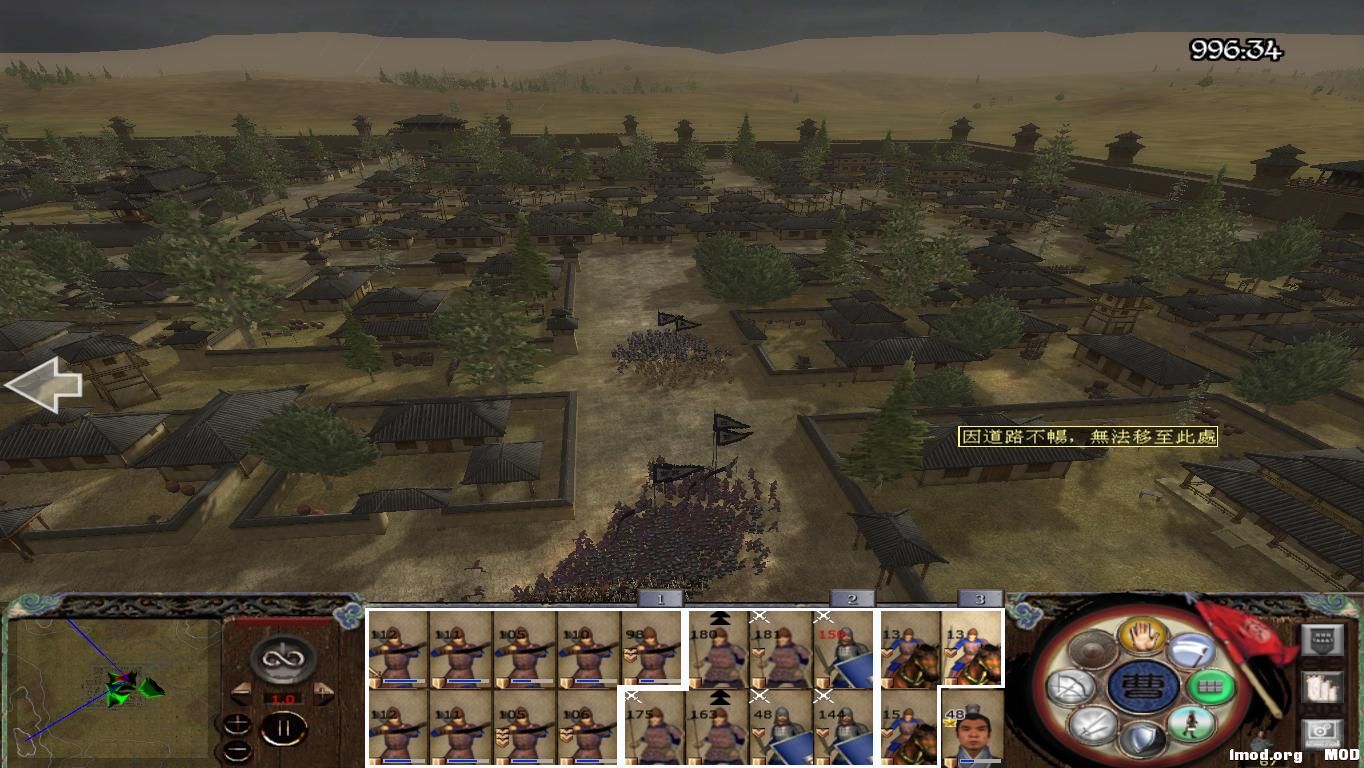The image size is (1364, 768).
Task: Click the green group formation grid icon
Action: (1211, 687)
